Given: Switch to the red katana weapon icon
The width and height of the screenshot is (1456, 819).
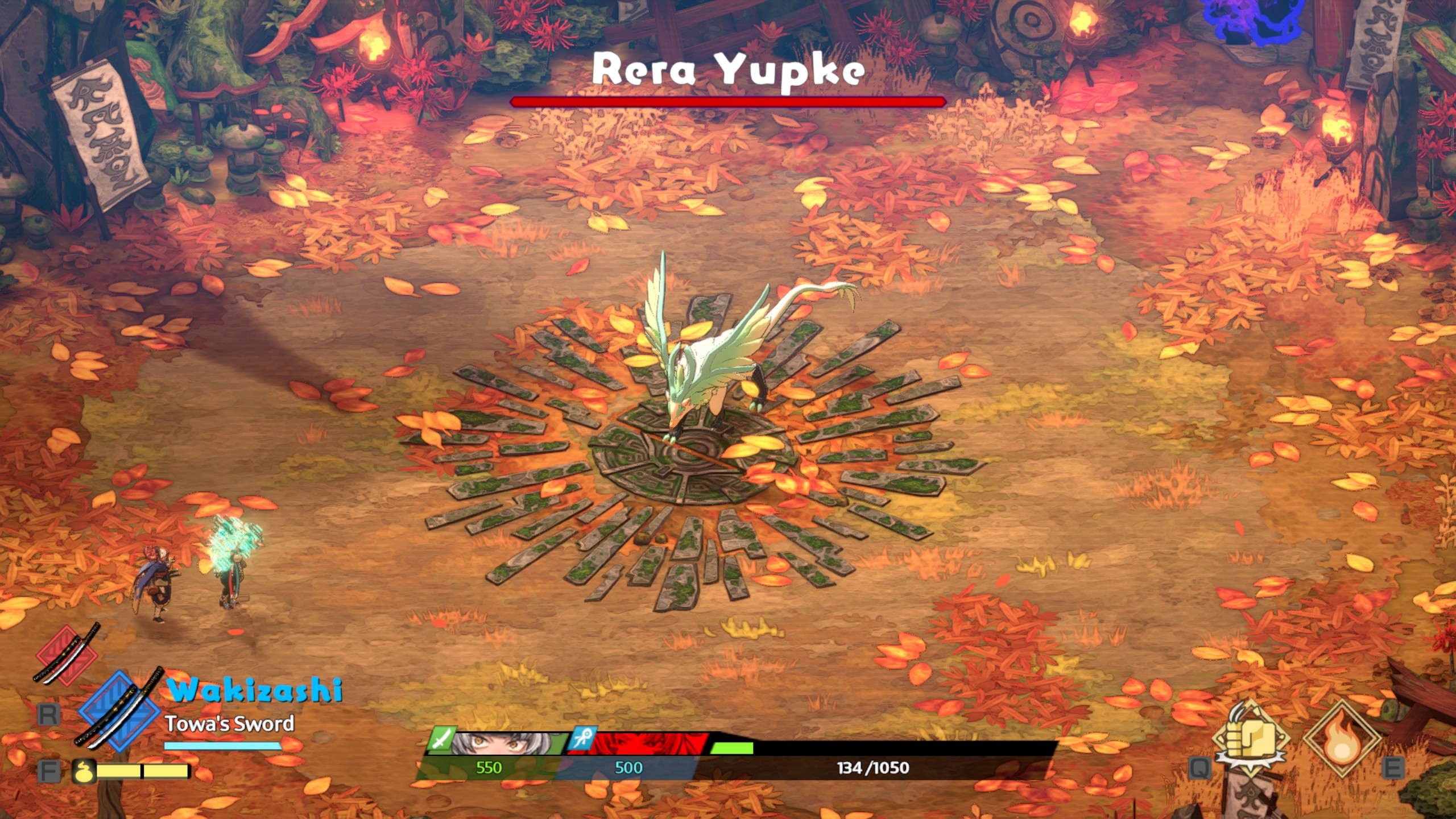Looking at the screenshot, I should click(x=67, y=654).
